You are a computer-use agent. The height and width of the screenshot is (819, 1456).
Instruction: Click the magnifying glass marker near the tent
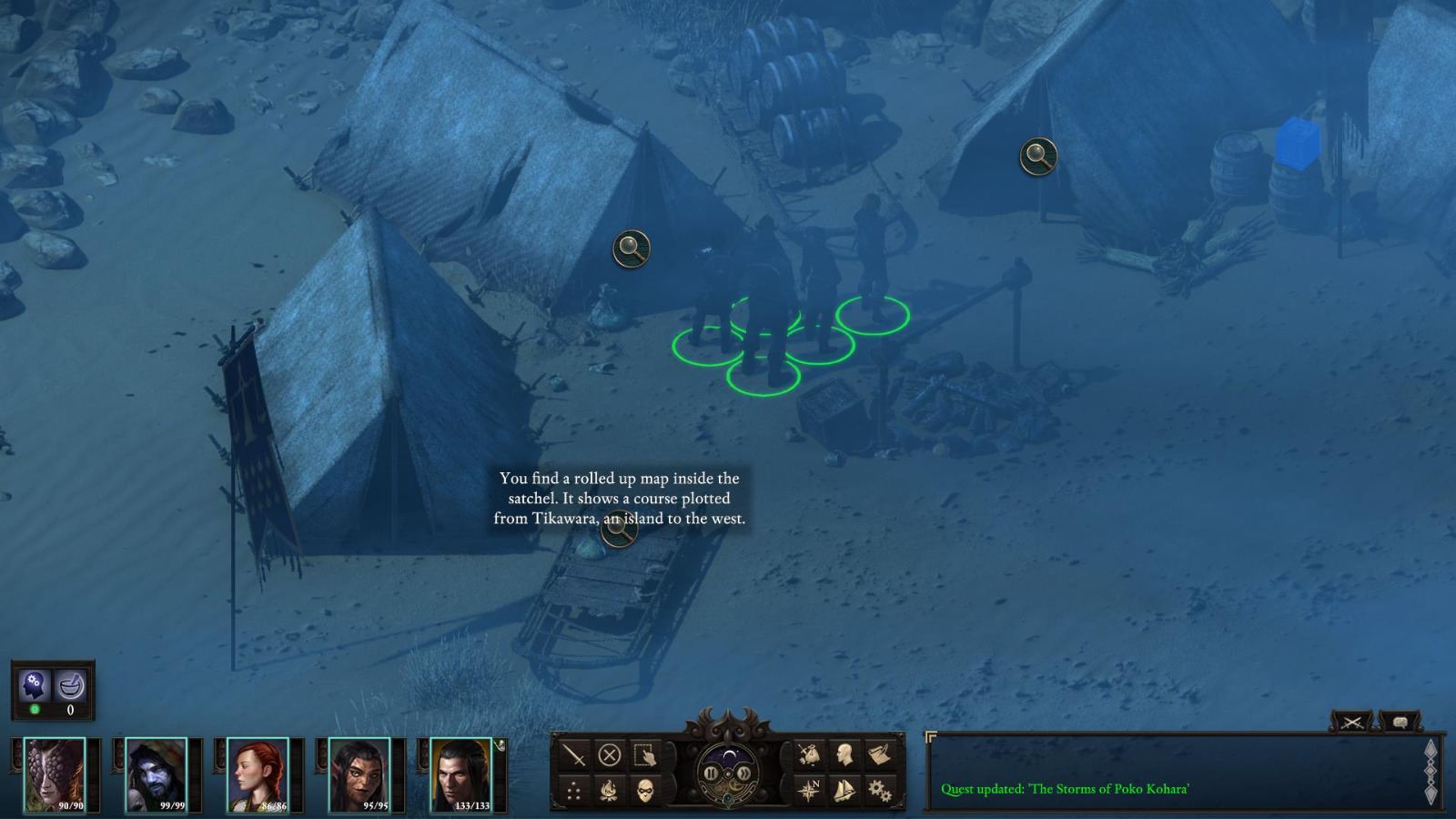pos(630,246)
